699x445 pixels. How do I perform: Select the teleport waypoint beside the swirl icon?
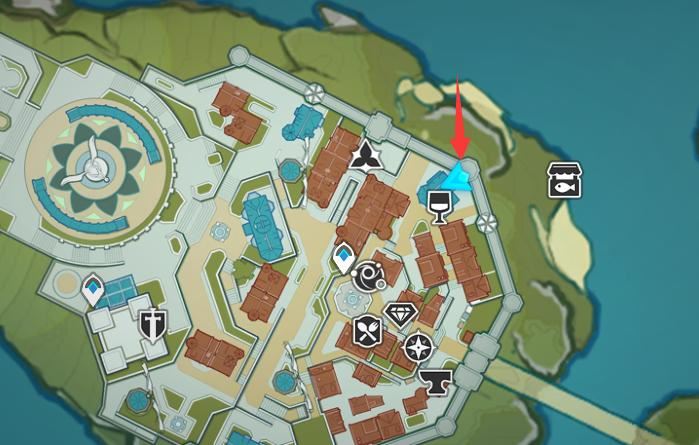click(x=343, y=259)
